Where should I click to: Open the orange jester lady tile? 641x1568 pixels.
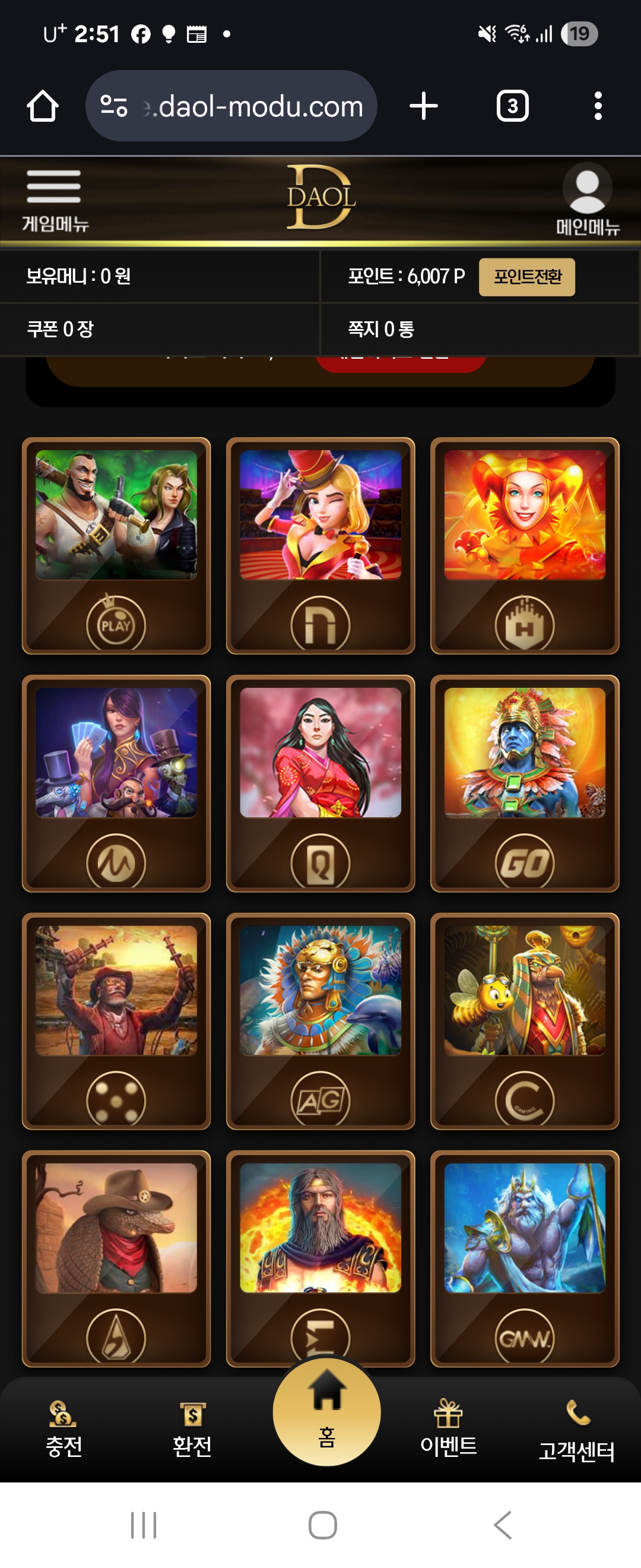click(525, 545)
